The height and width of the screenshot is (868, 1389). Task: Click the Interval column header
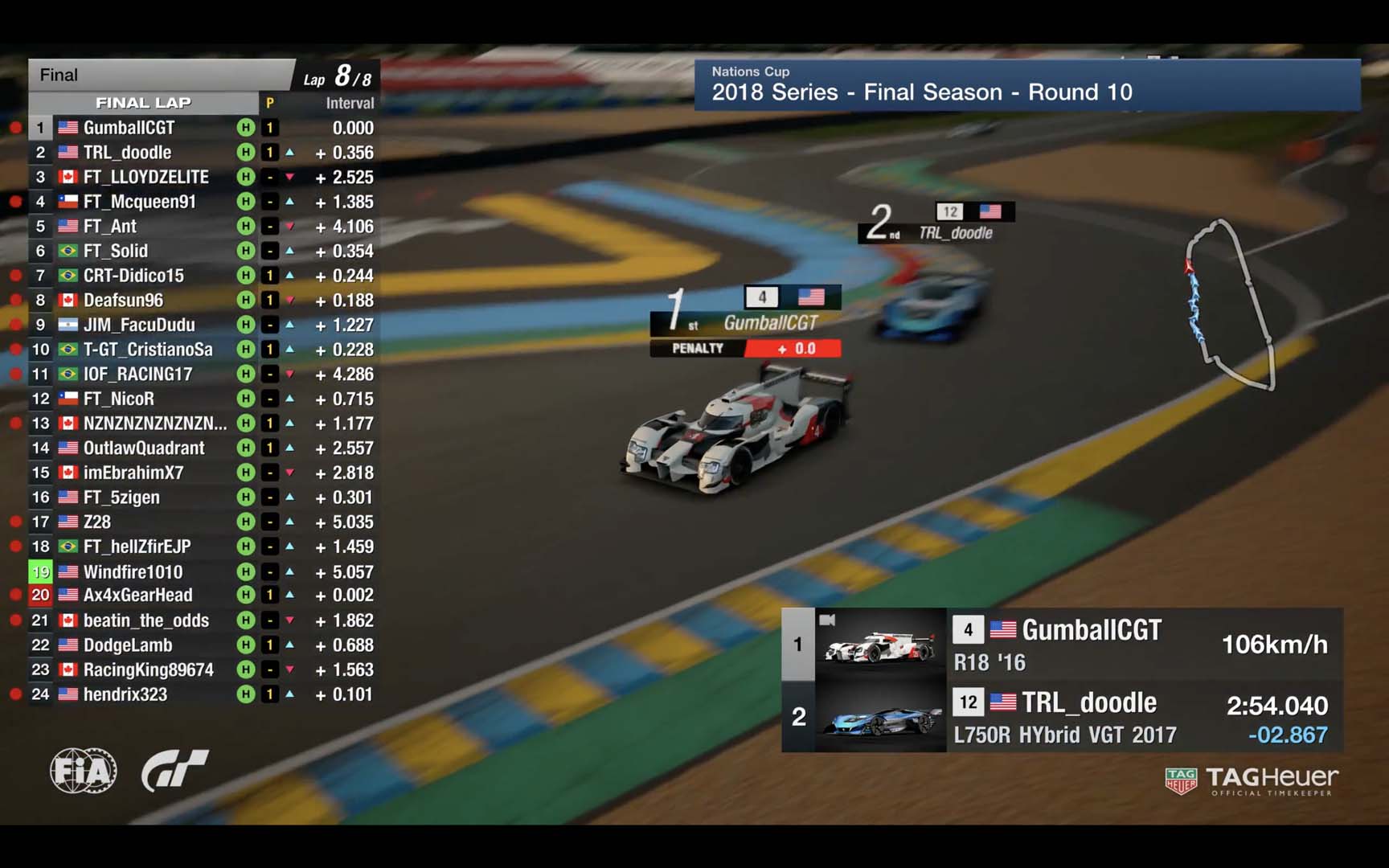(350, 103)
